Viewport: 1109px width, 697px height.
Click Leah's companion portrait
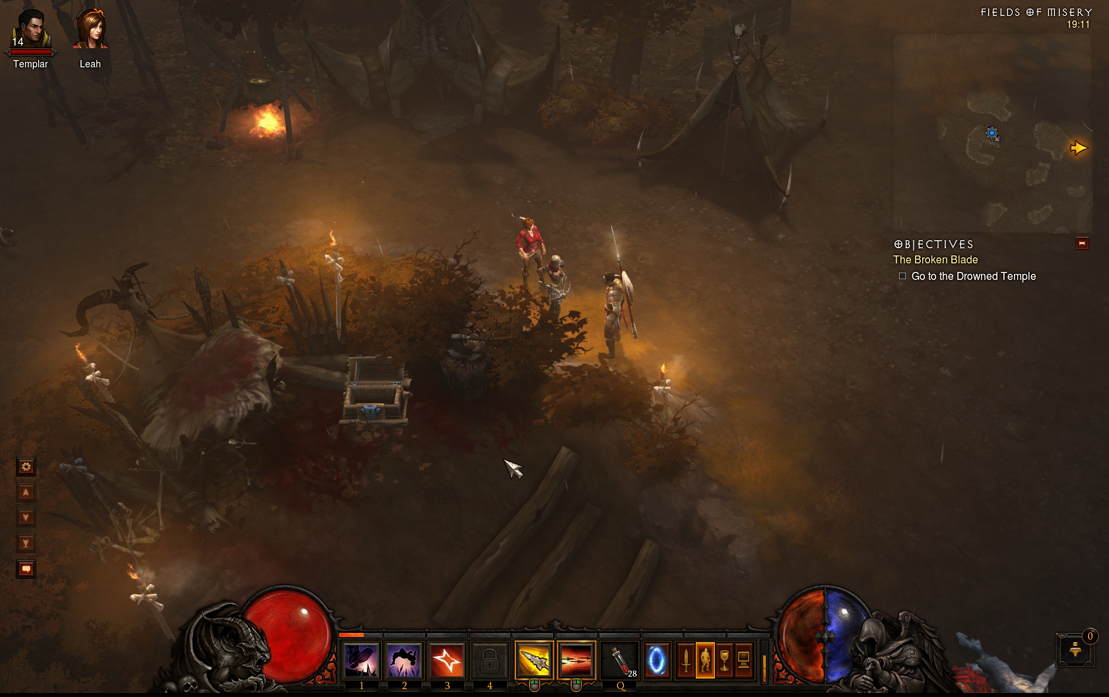(x=90, y=31)
